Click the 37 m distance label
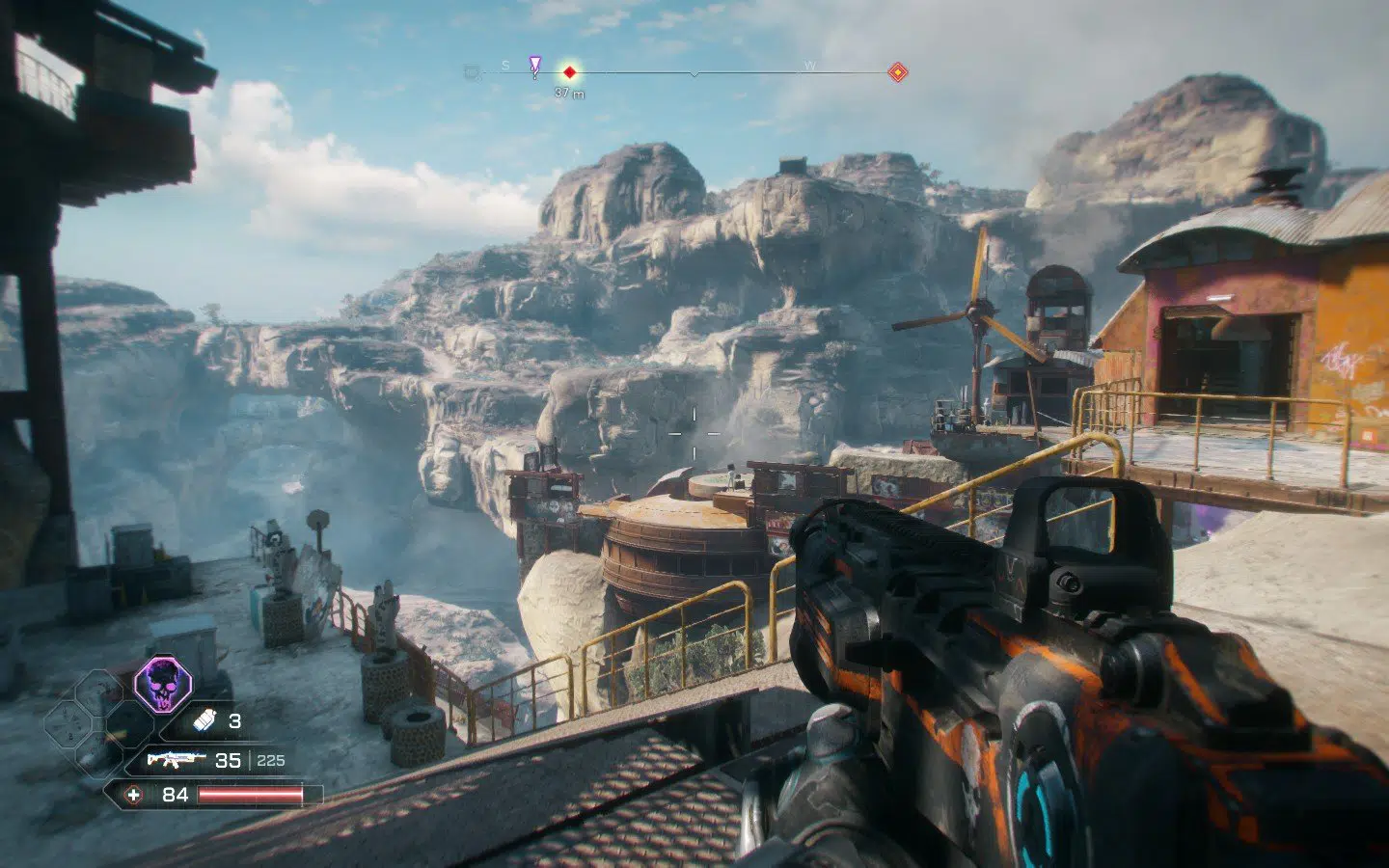Viewport: 1389px width, 868px height. (570, 93)
